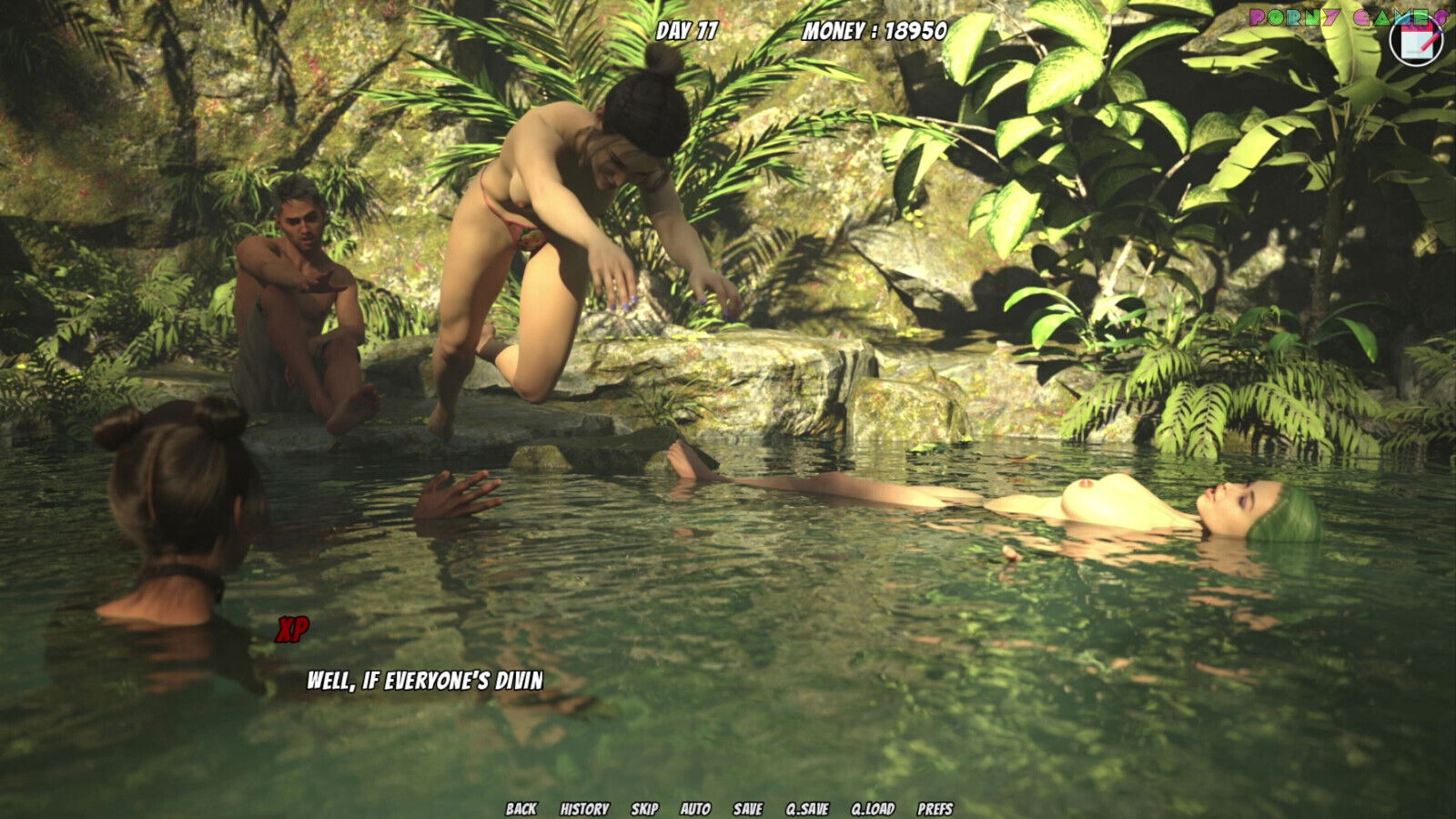
Task: Click the DAY 77 counter
Action: point(687,28)
